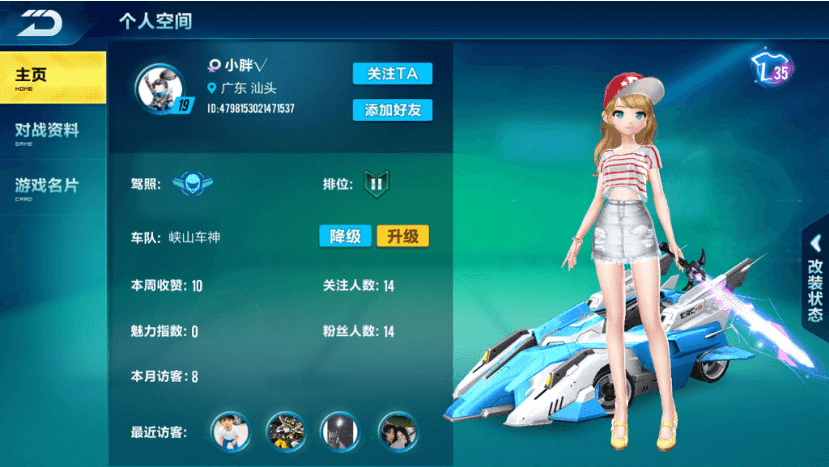The height and width of the screenshot is (467, 829).
Task: Select the 游戏名片 game card tab
Action: click(52, 188)
